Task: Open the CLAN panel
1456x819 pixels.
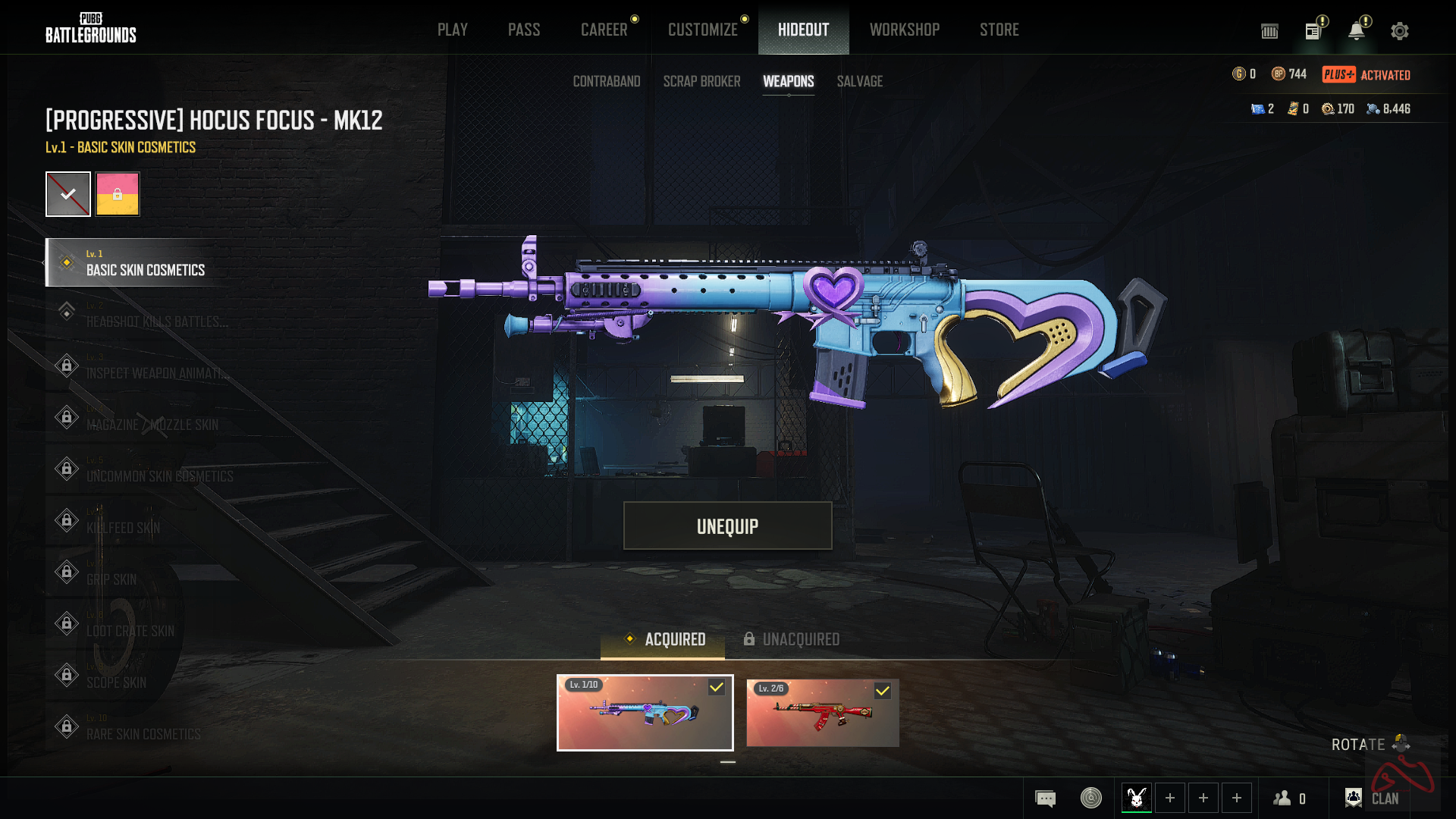Action: (1373, 798)
